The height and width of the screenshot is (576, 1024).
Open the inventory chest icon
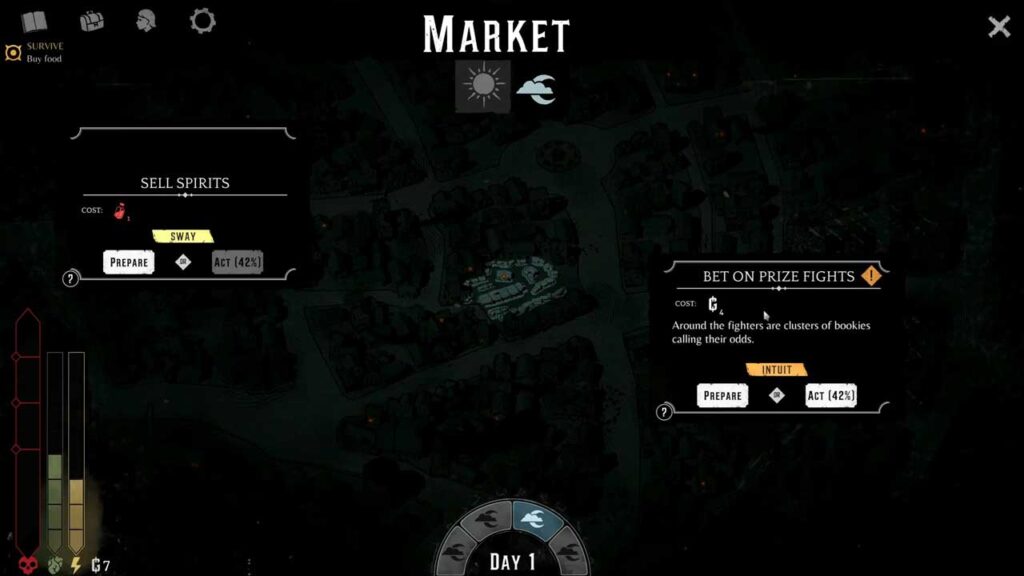point(92,20)
